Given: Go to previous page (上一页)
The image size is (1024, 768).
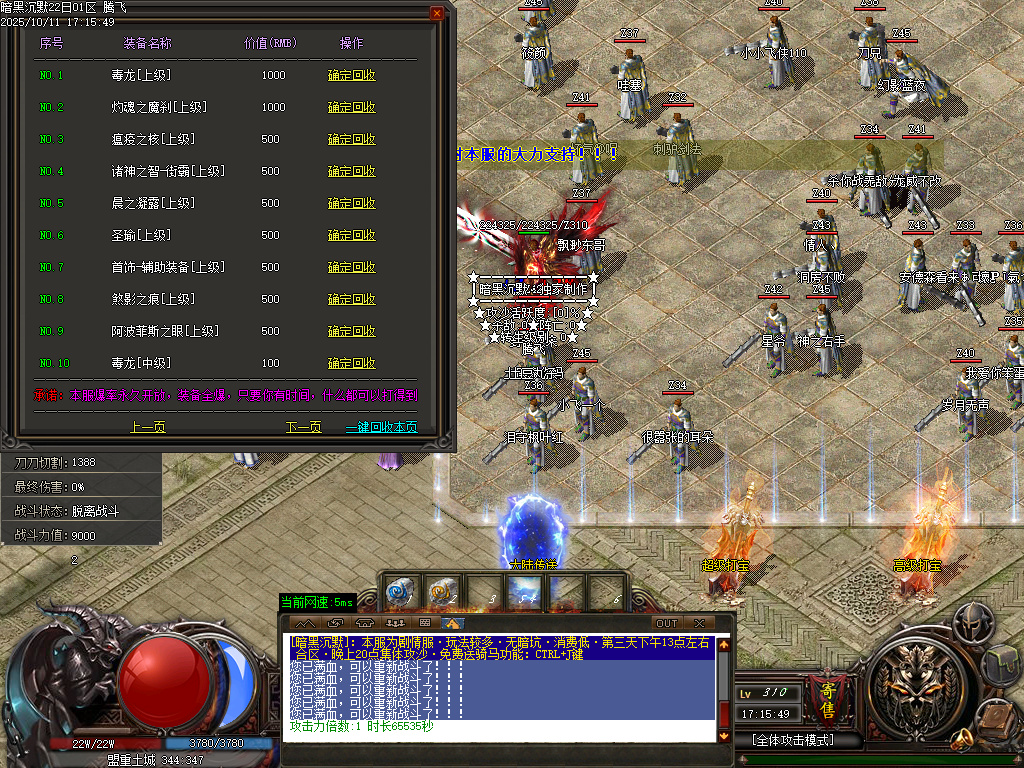Looking at the screenshot, I should (148, 427).
